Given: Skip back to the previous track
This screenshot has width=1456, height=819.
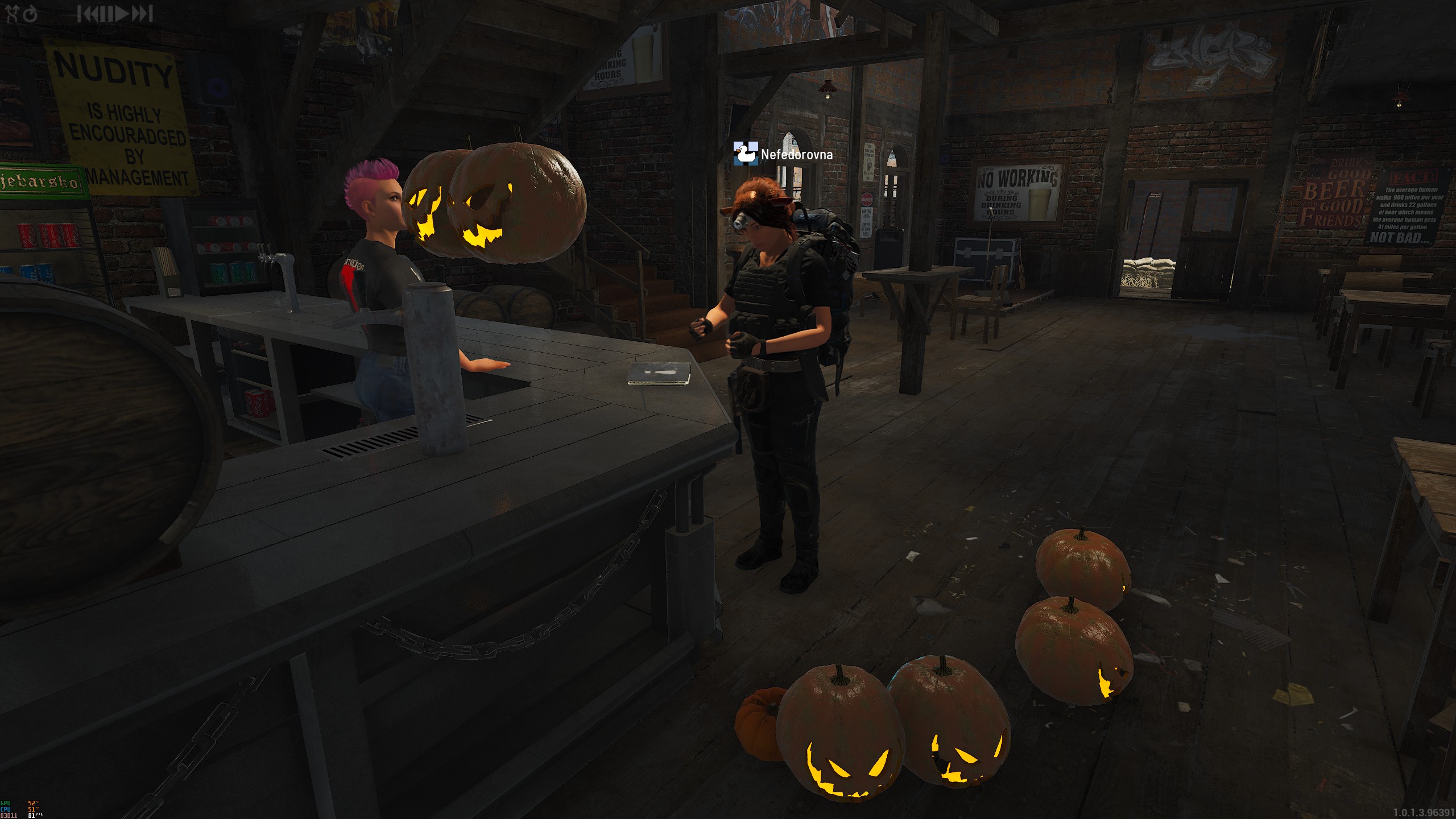Looking at the screenshot, I should point(88,14).
